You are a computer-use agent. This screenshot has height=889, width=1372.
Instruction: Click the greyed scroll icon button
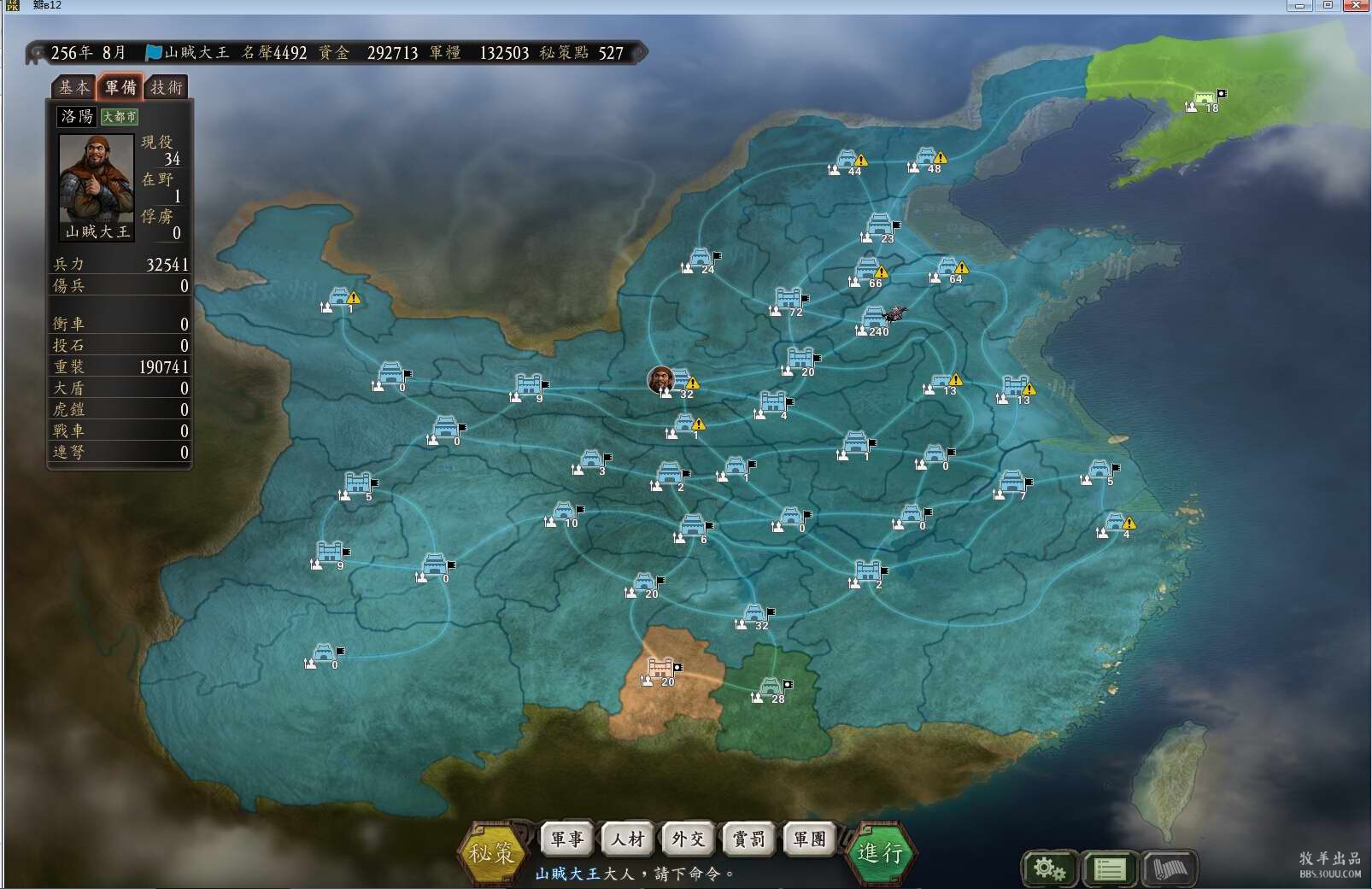point(1170,869)
